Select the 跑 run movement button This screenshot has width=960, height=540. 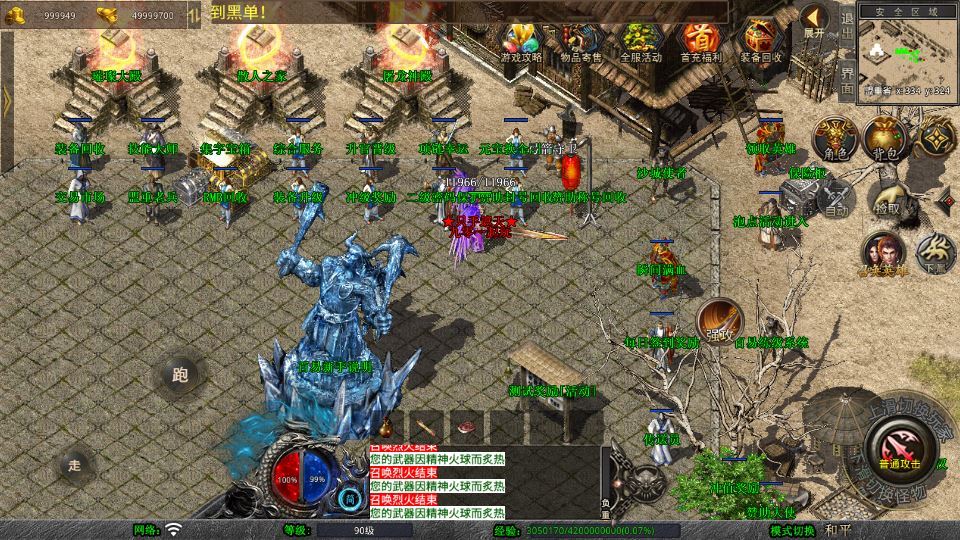point(180,375)
